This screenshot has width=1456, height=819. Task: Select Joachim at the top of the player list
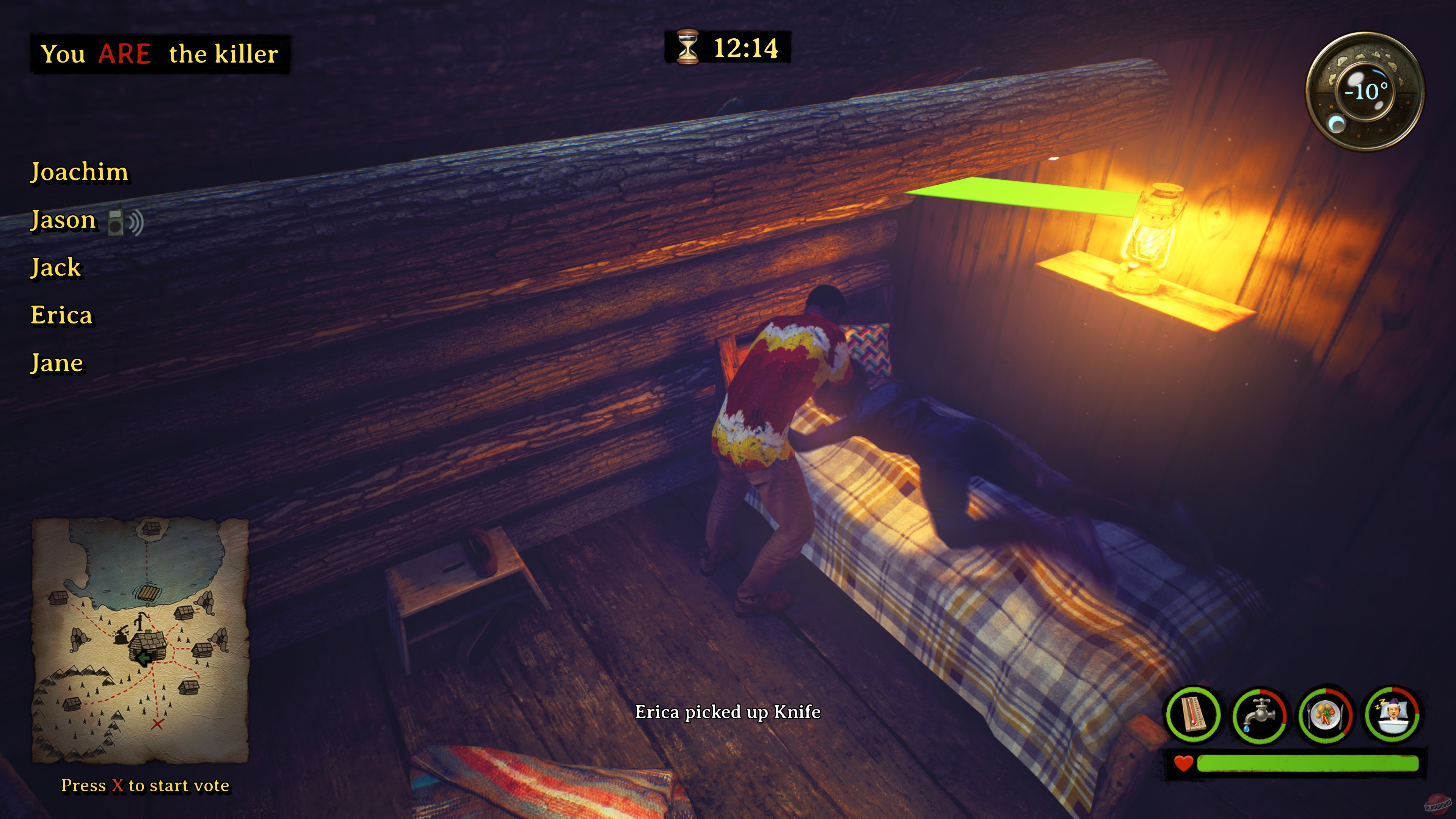click(x=80, y=173)
